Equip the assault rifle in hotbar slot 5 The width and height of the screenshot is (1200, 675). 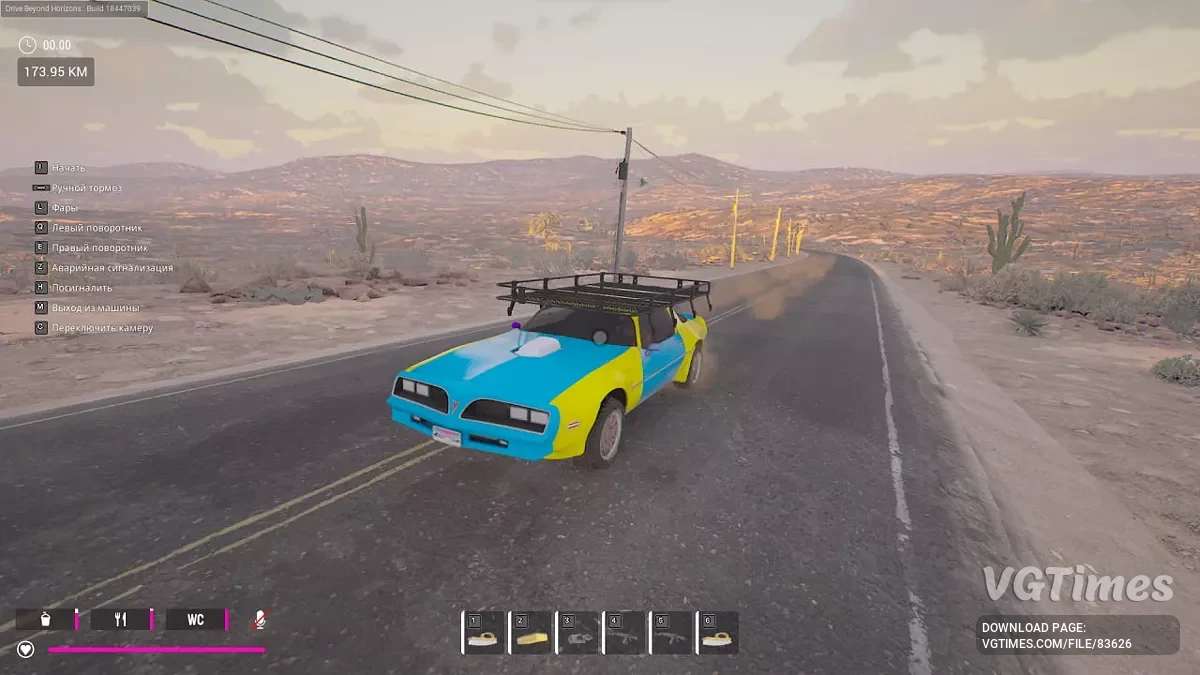pyautogui.click(x=671, y=635)
